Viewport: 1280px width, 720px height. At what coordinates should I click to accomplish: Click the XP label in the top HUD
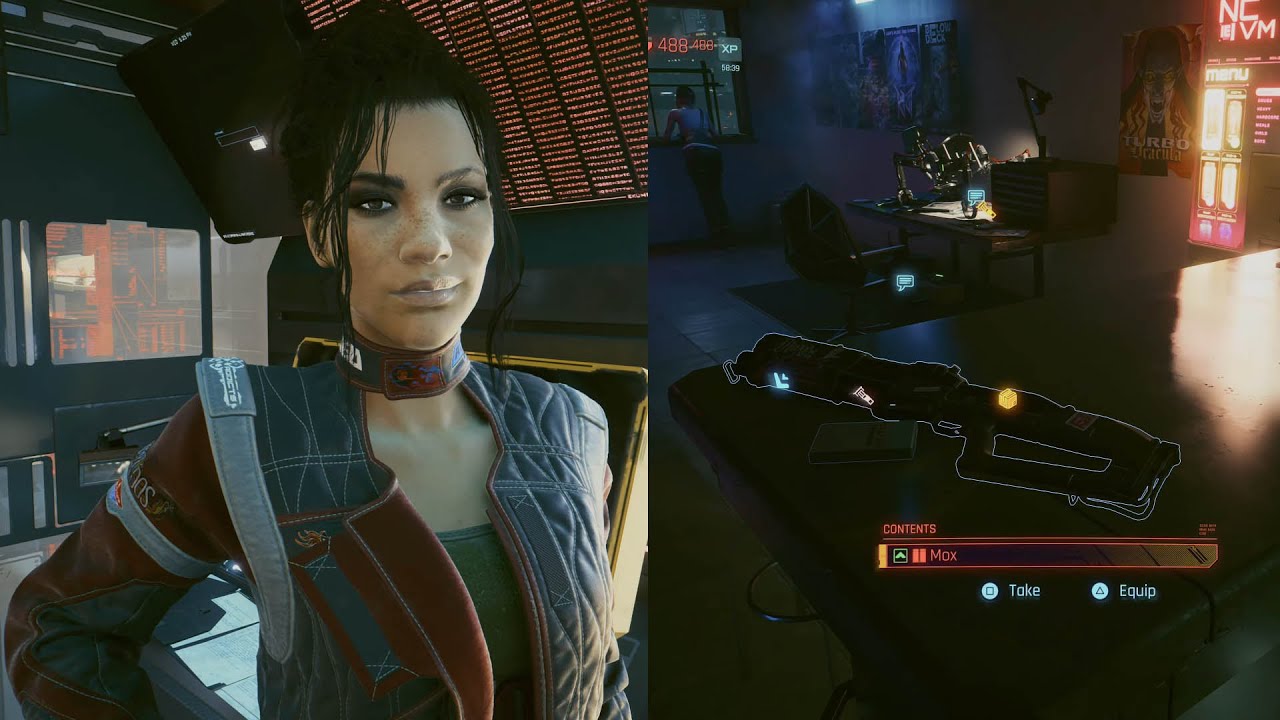click(x=730, y=48)
